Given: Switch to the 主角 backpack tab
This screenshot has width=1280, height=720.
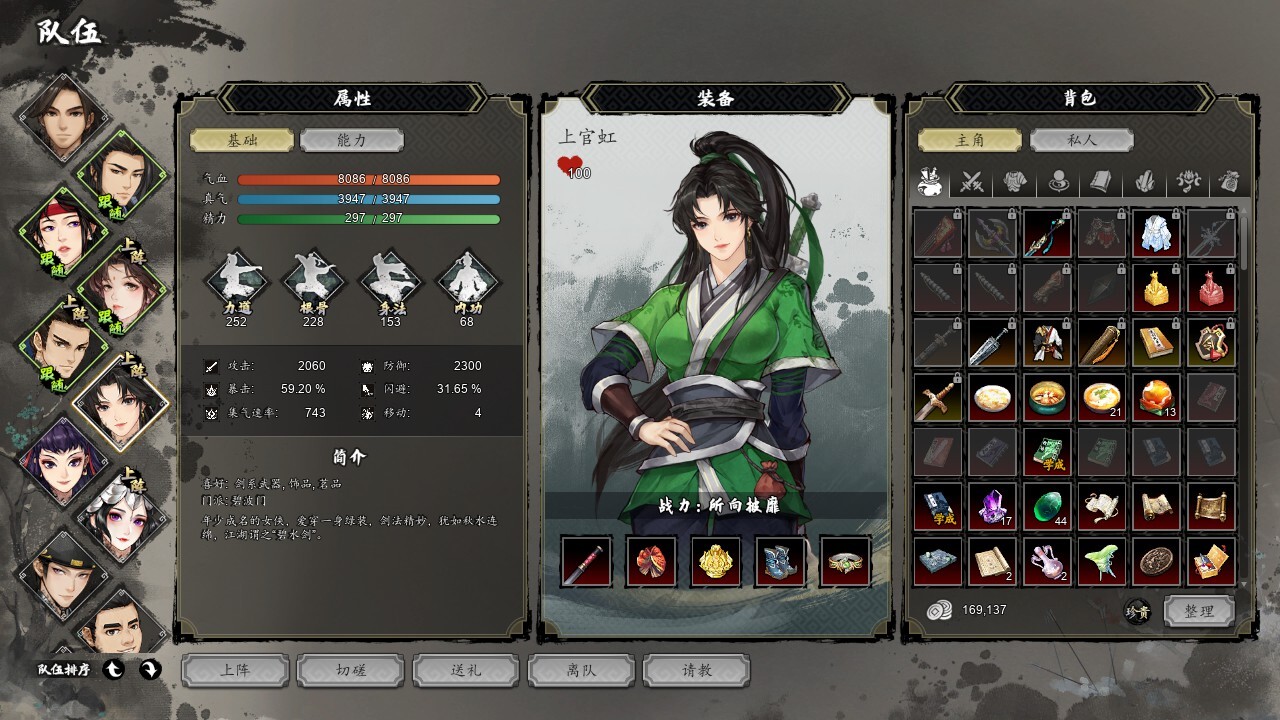Looking at the screenshot, I should point(970,140).
